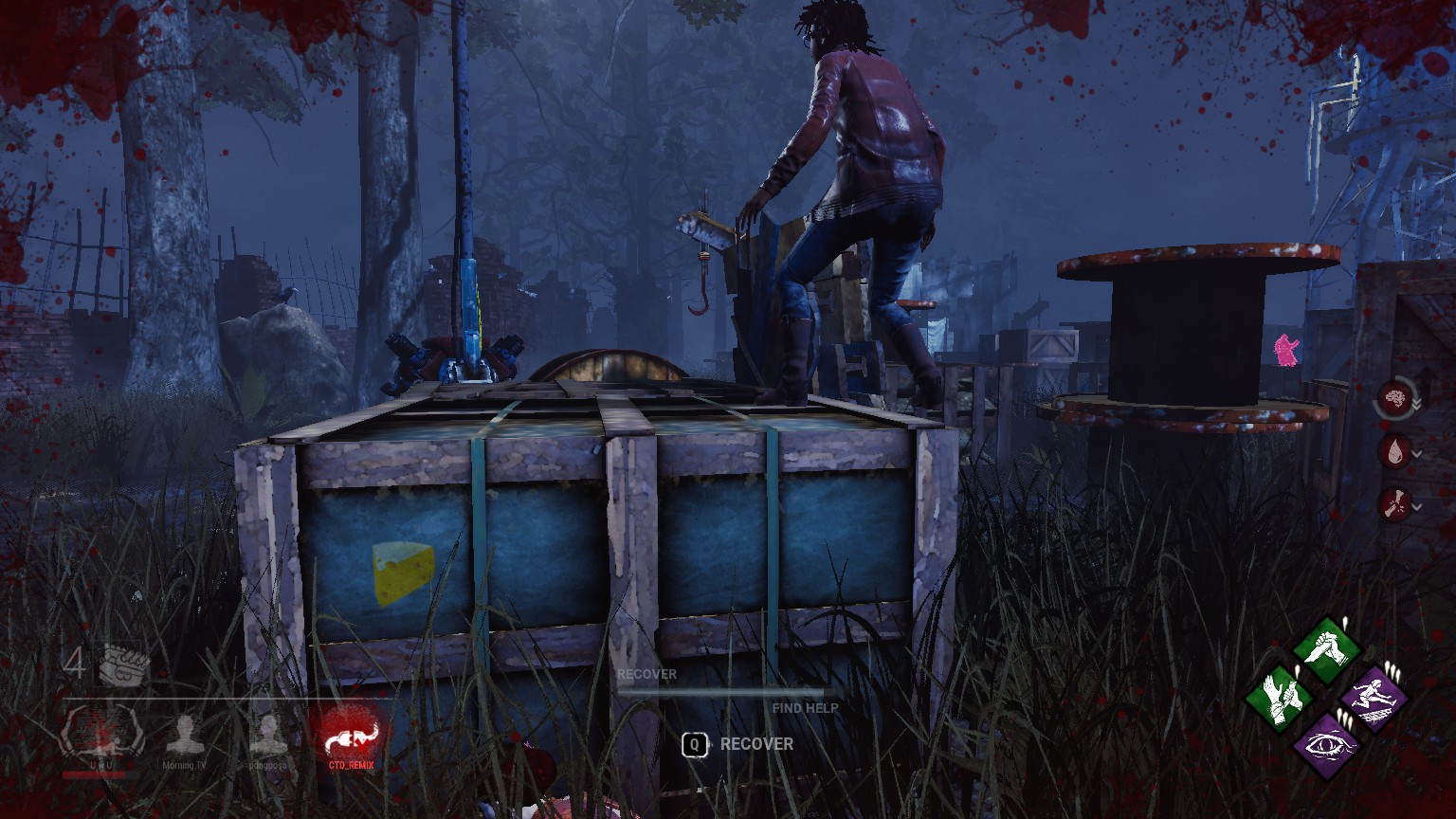This screenshot has width=1456, height=819.
Task: Click the RECOVER label above the progress bar
Action: tap(647, 674)
